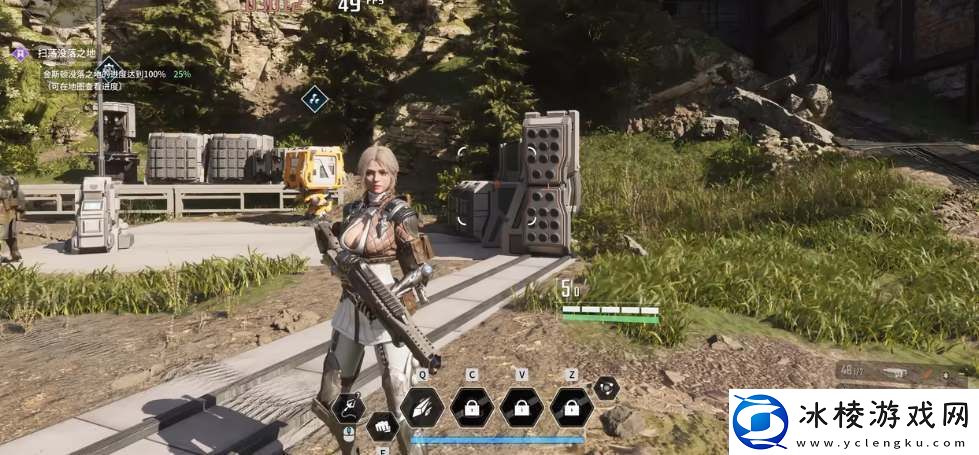Use the fist melee attack icon

[381, 428]
